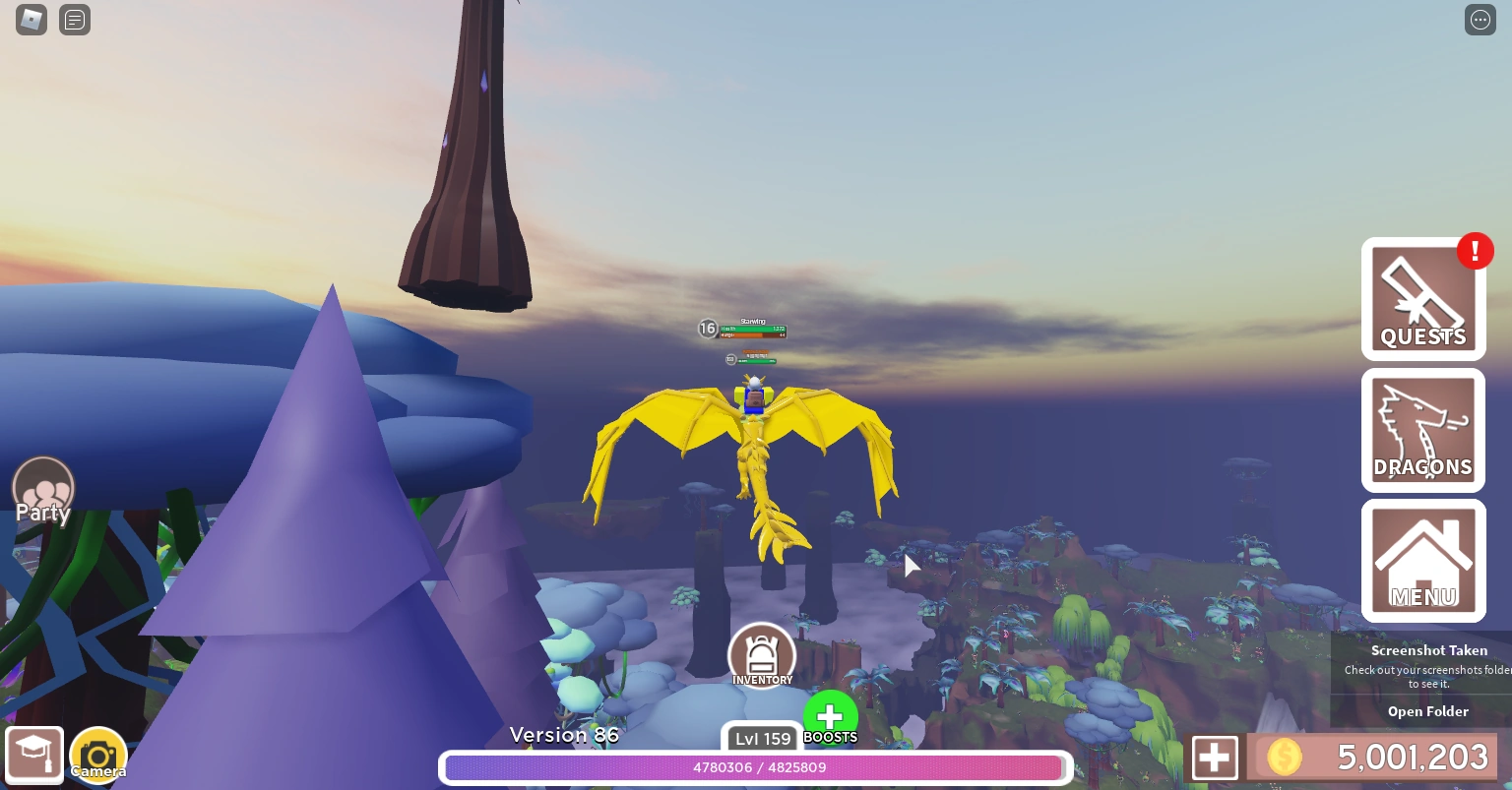Click the Roblox capture icon top-left

coord(31,20)
